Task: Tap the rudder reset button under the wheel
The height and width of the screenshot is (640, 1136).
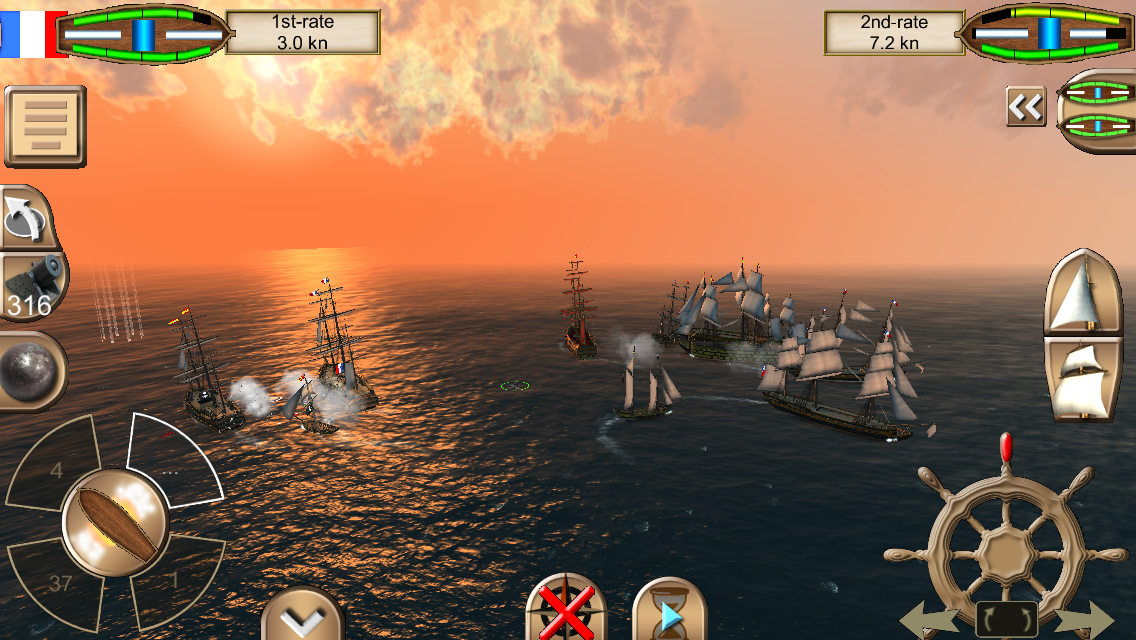Action: pyautogui.click(x=1006, y=619)
